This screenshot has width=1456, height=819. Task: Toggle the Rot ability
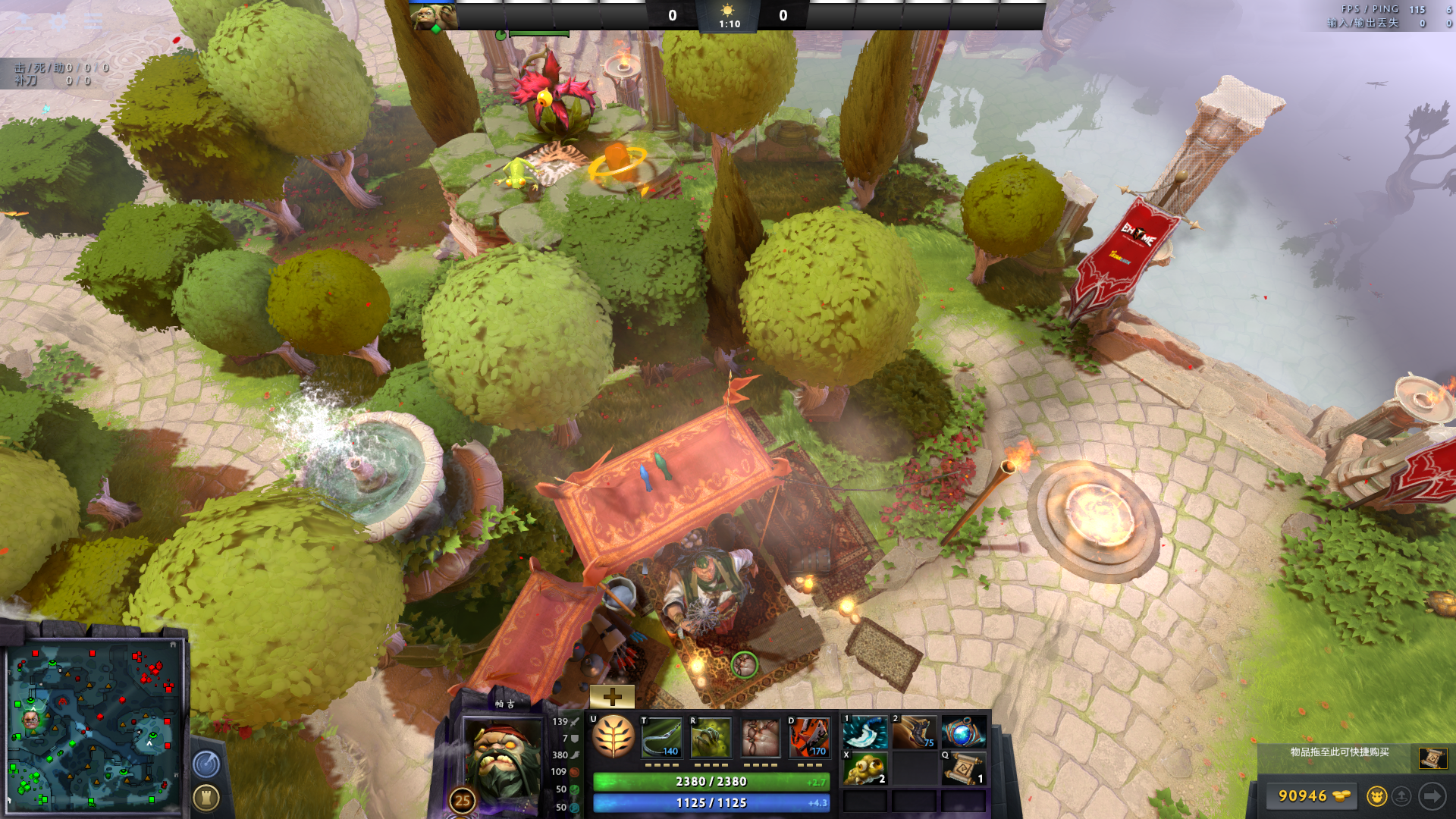coord(711,737)
